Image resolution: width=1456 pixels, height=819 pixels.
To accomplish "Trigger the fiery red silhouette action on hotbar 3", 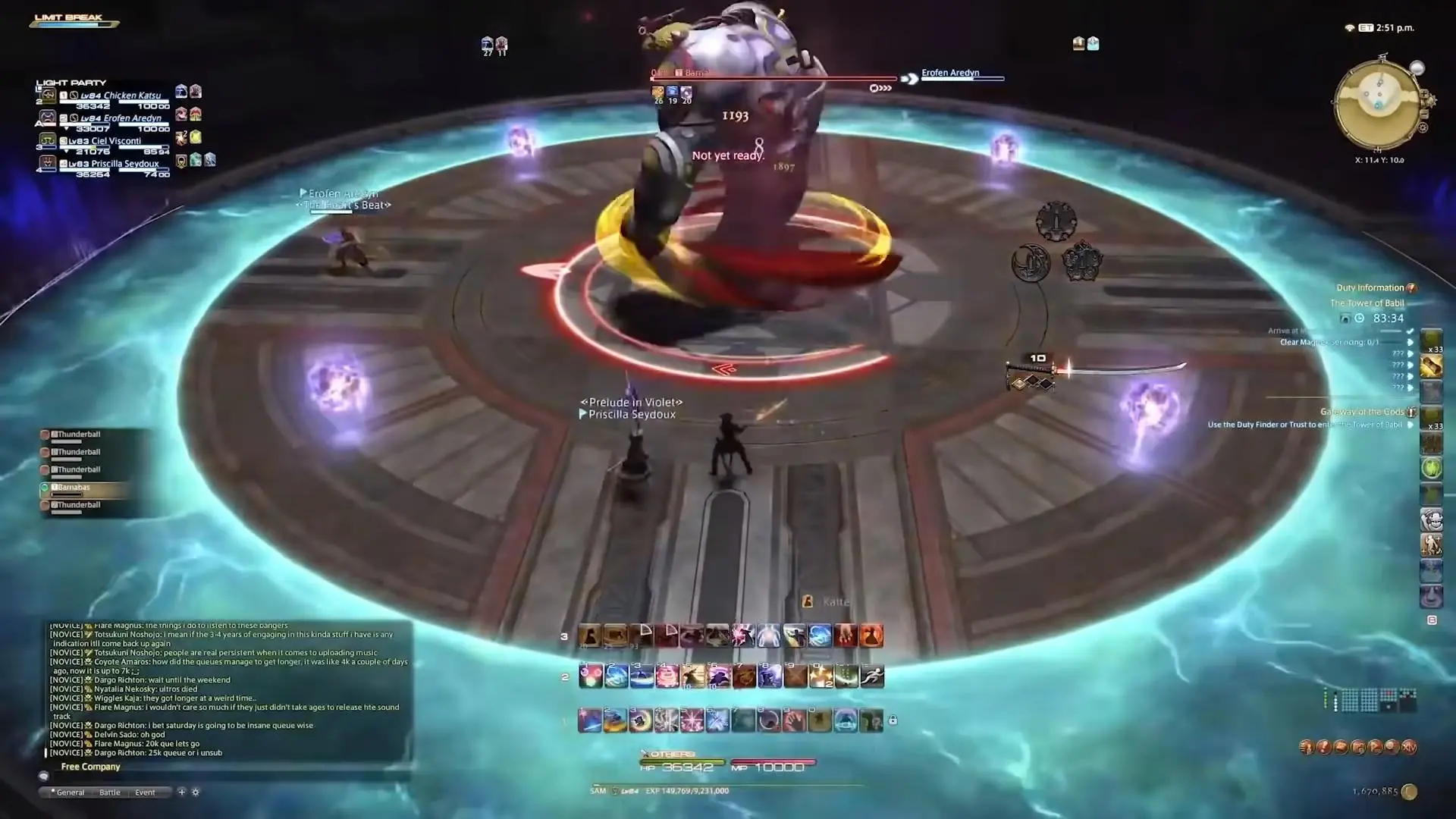I will (871, 635).
